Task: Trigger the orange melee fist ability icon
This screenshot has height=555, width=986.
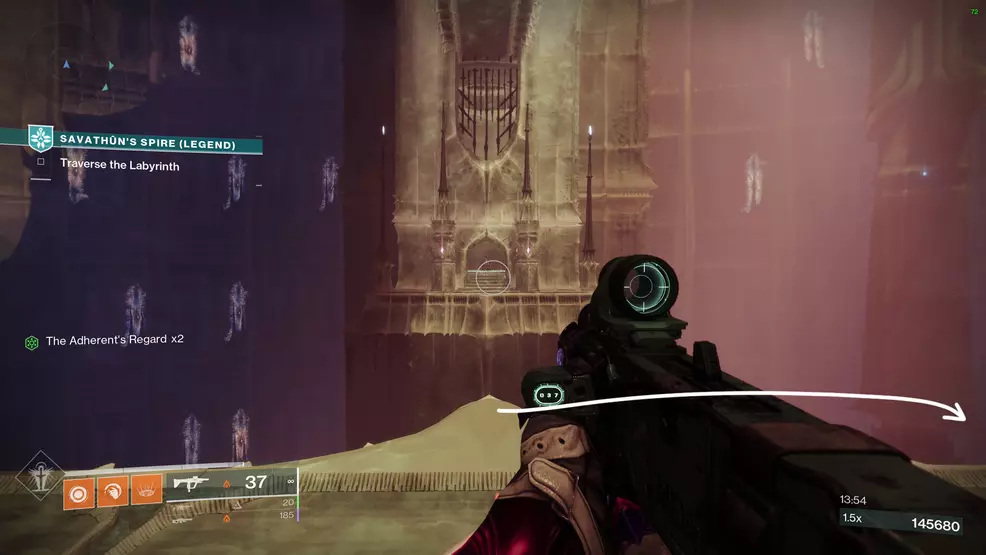Action: coord(111,492)
